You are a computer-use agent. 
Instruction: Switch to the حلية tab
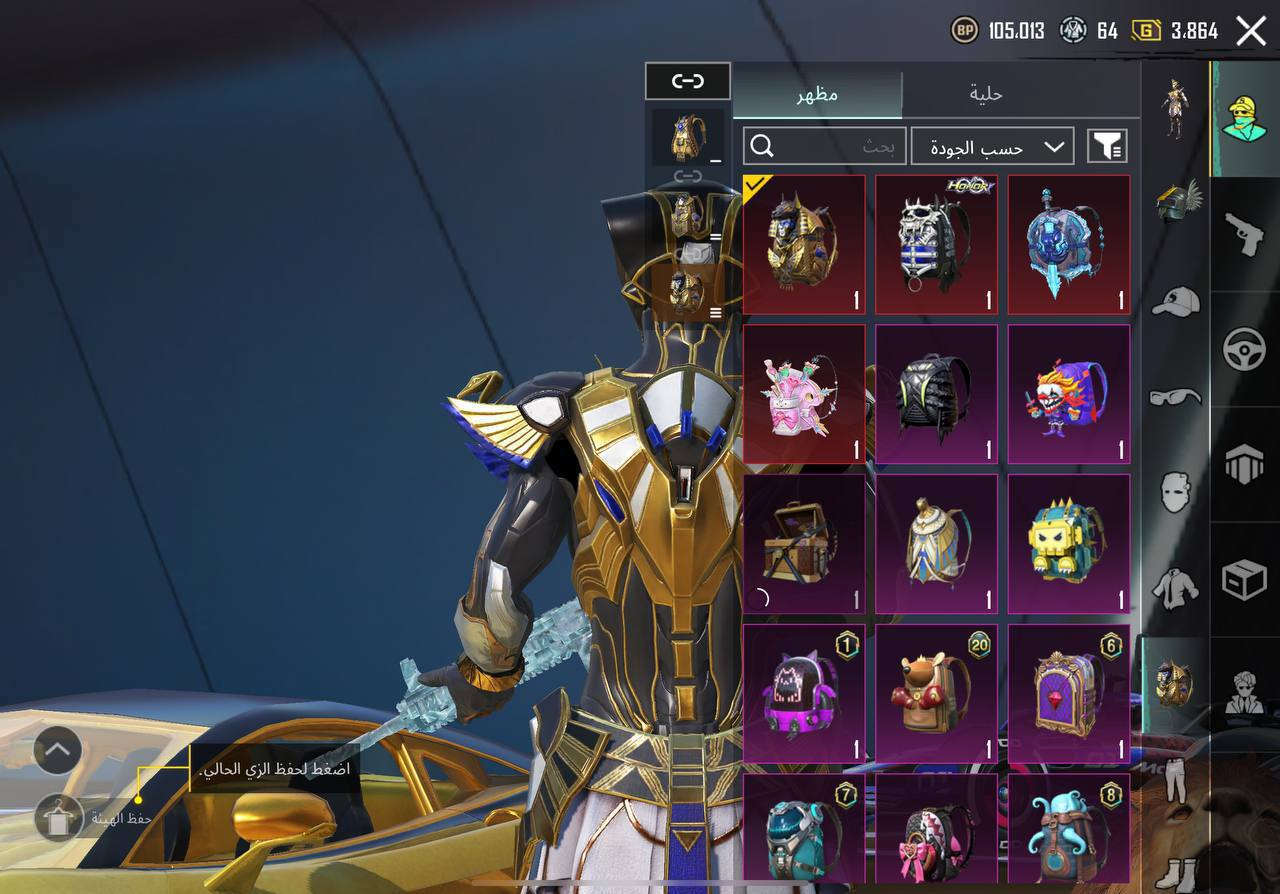[985, 95]
